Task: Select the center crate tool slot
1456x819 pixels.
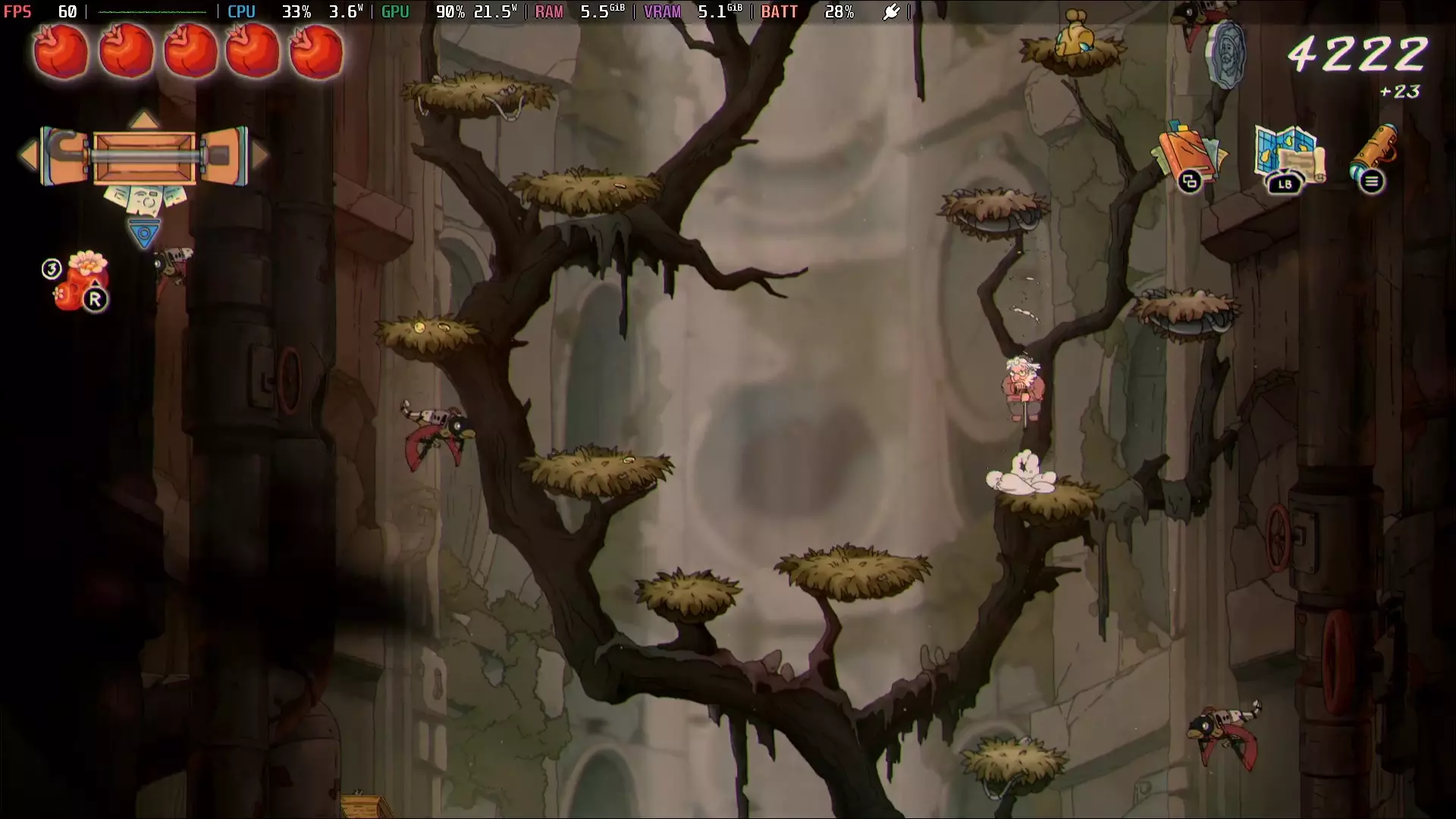Action: point(144,157)
